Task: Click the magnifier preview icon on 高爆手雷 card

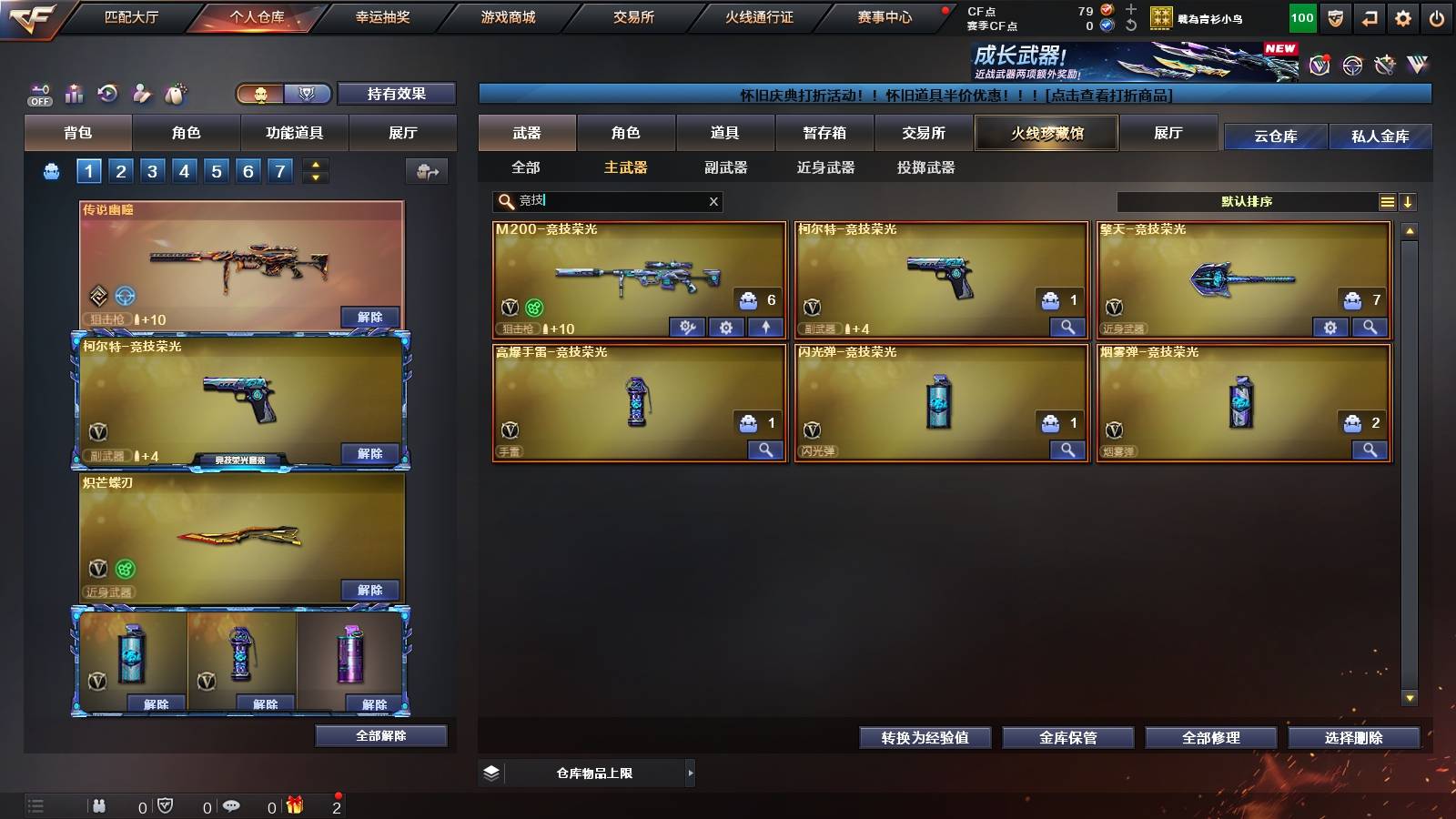Action: point(764,450)
